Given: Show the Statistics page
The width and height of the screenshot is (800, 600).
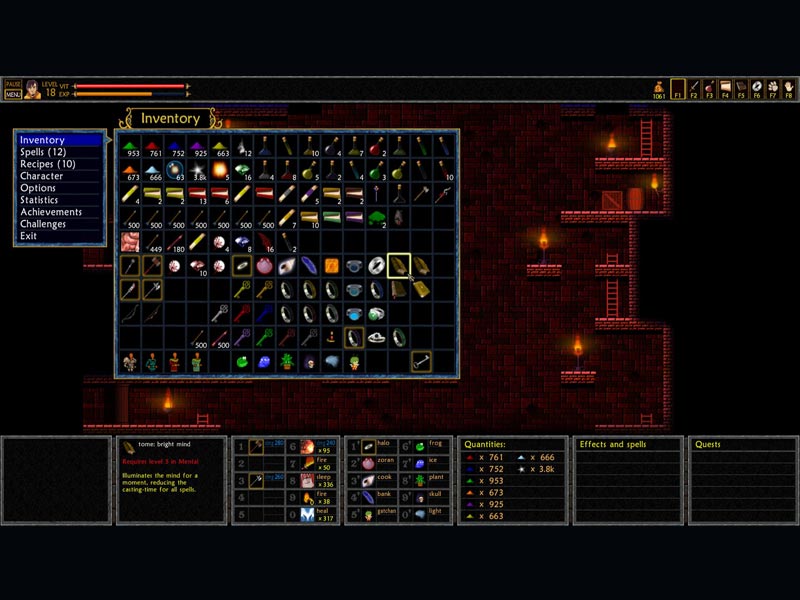Looking at the screenshot, I should click(x=39, y=200).
